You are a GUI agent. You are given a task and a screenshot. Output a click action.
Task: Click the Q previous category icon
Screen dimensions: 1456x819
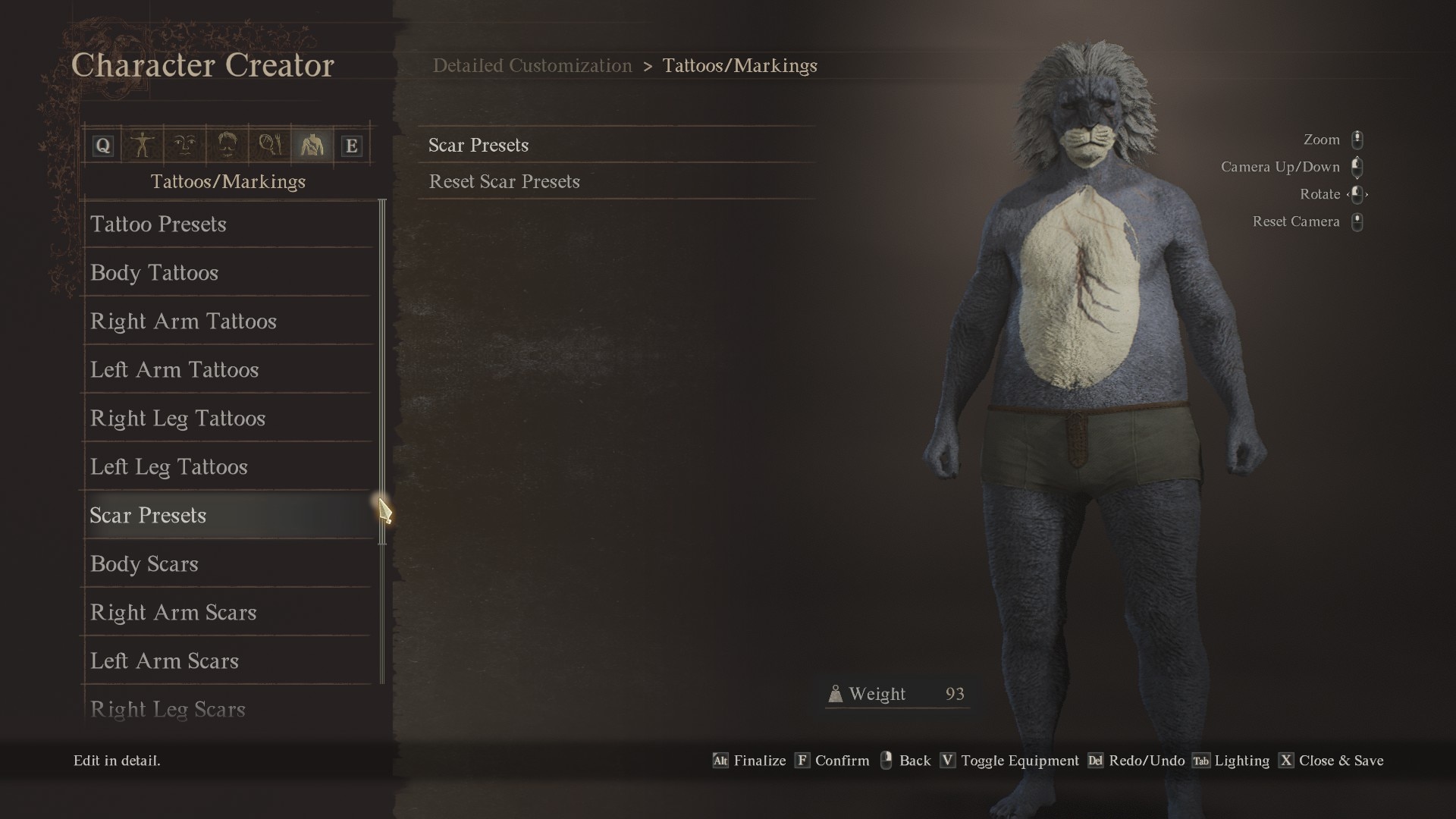(x=102, y=144)
